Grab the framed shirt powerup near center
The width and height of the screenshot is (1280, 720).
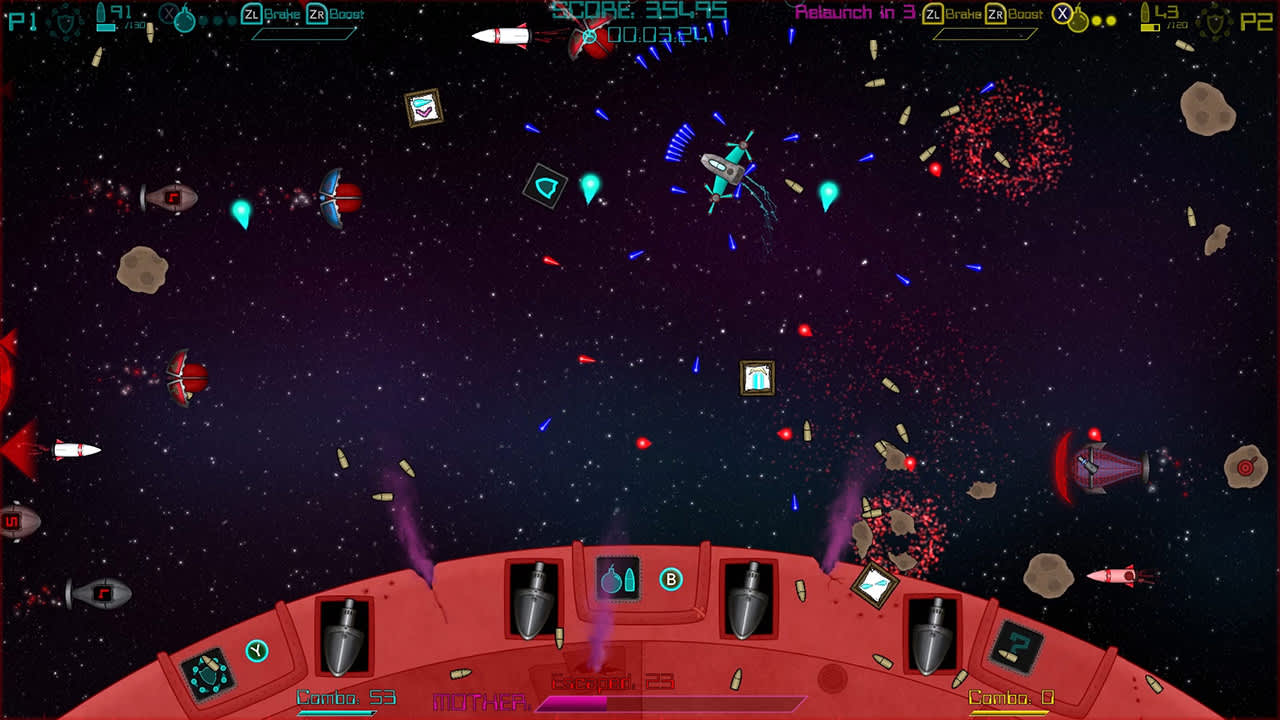757,378
